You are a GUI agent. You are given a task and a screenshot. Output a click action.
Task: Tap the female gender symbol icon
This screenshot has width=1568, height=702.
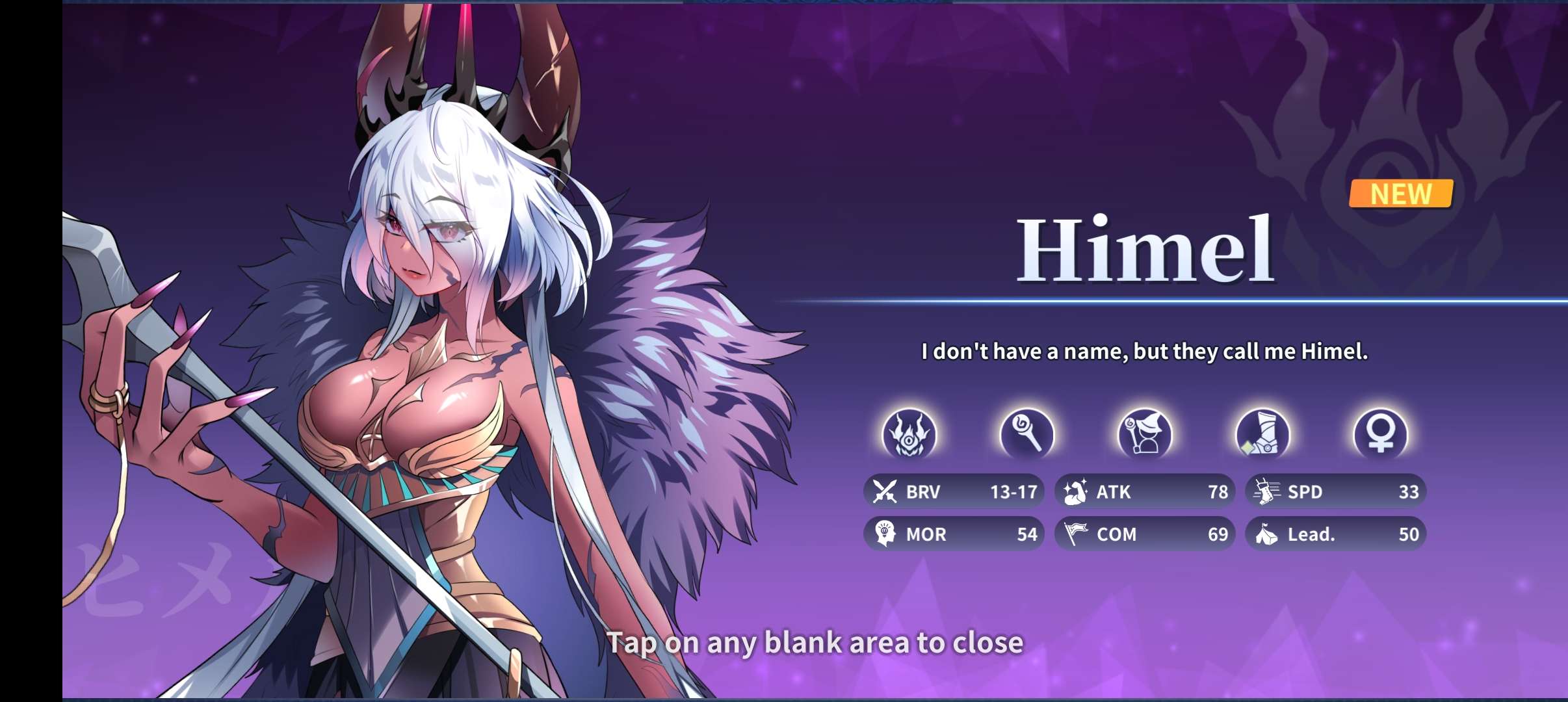click(x=1380, y=434)
